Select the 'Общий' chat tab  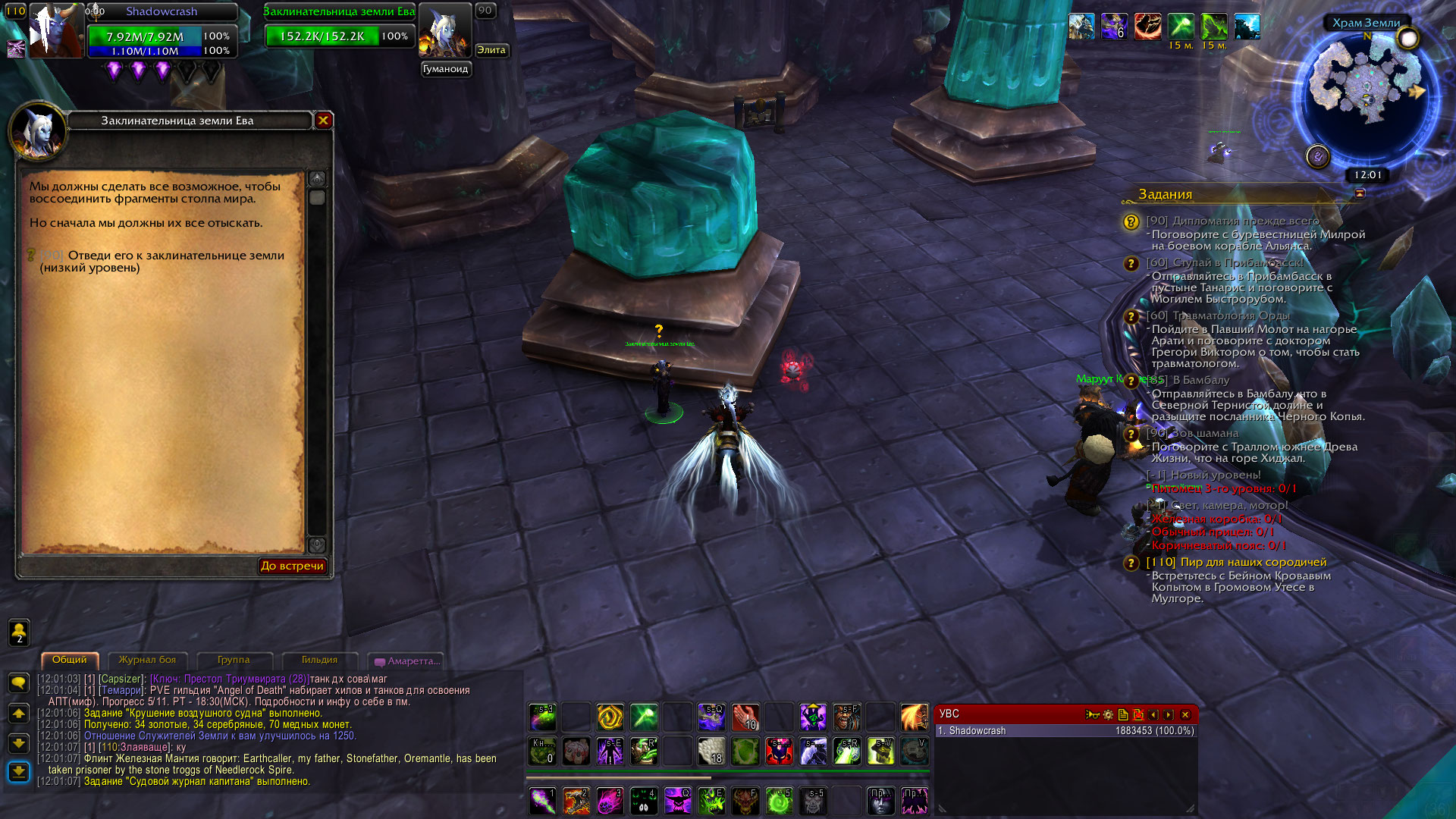70,660
